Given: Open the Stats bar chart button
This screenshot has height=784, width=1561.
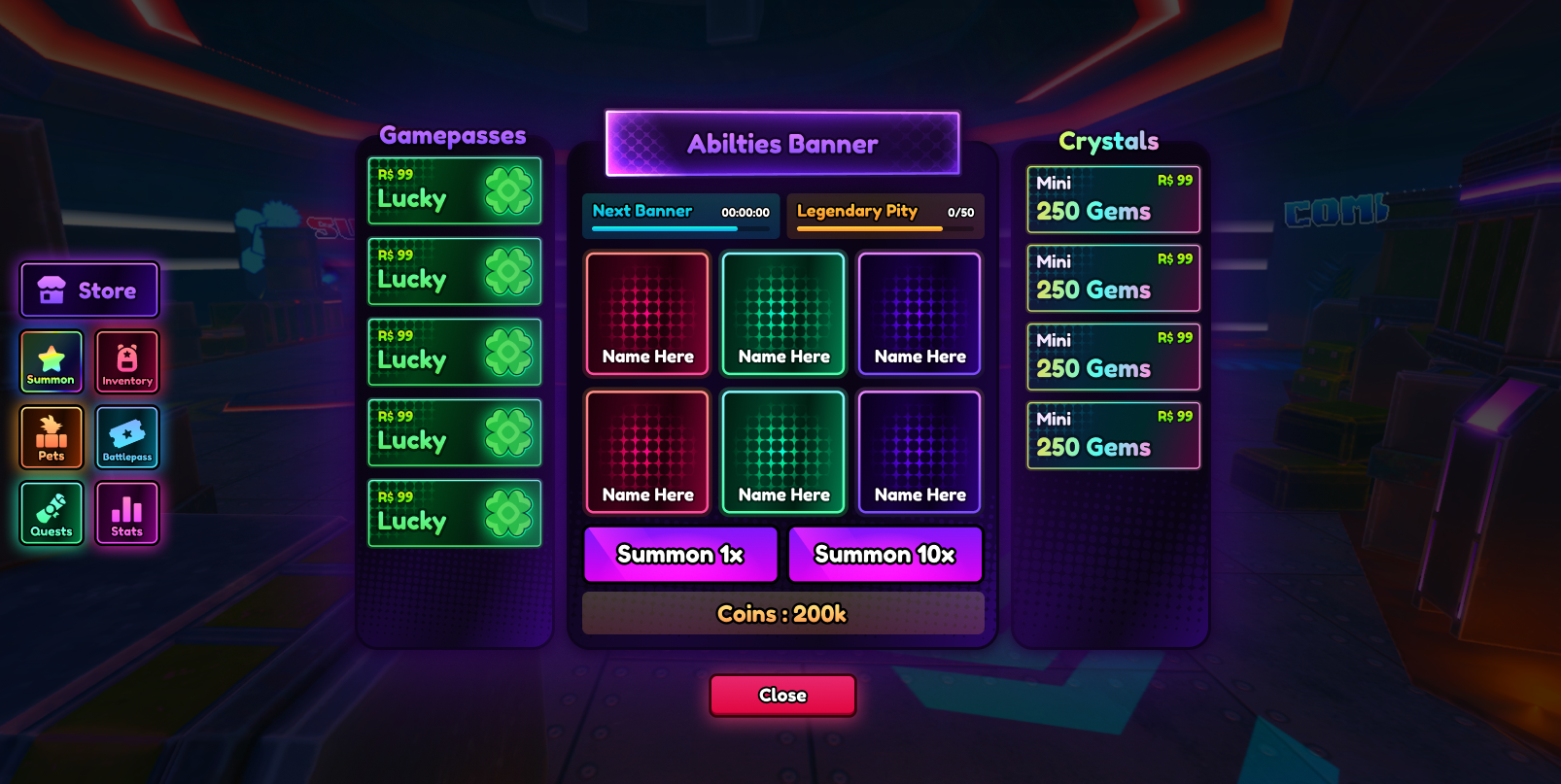Looking at the screenshot, I should point(127,513).
